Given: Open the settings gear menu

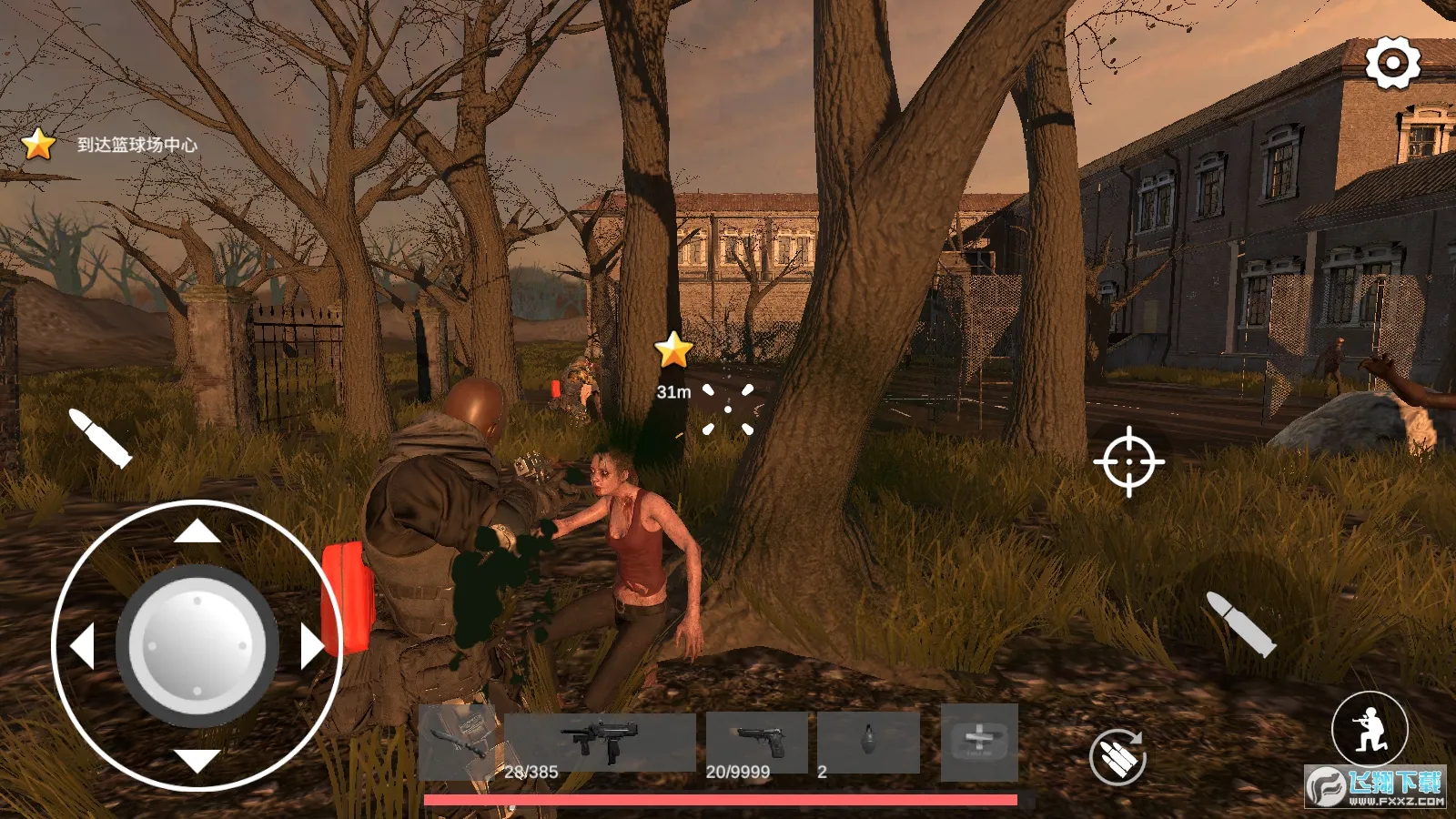Looking at the screenshot, I should coord(1392,63).
